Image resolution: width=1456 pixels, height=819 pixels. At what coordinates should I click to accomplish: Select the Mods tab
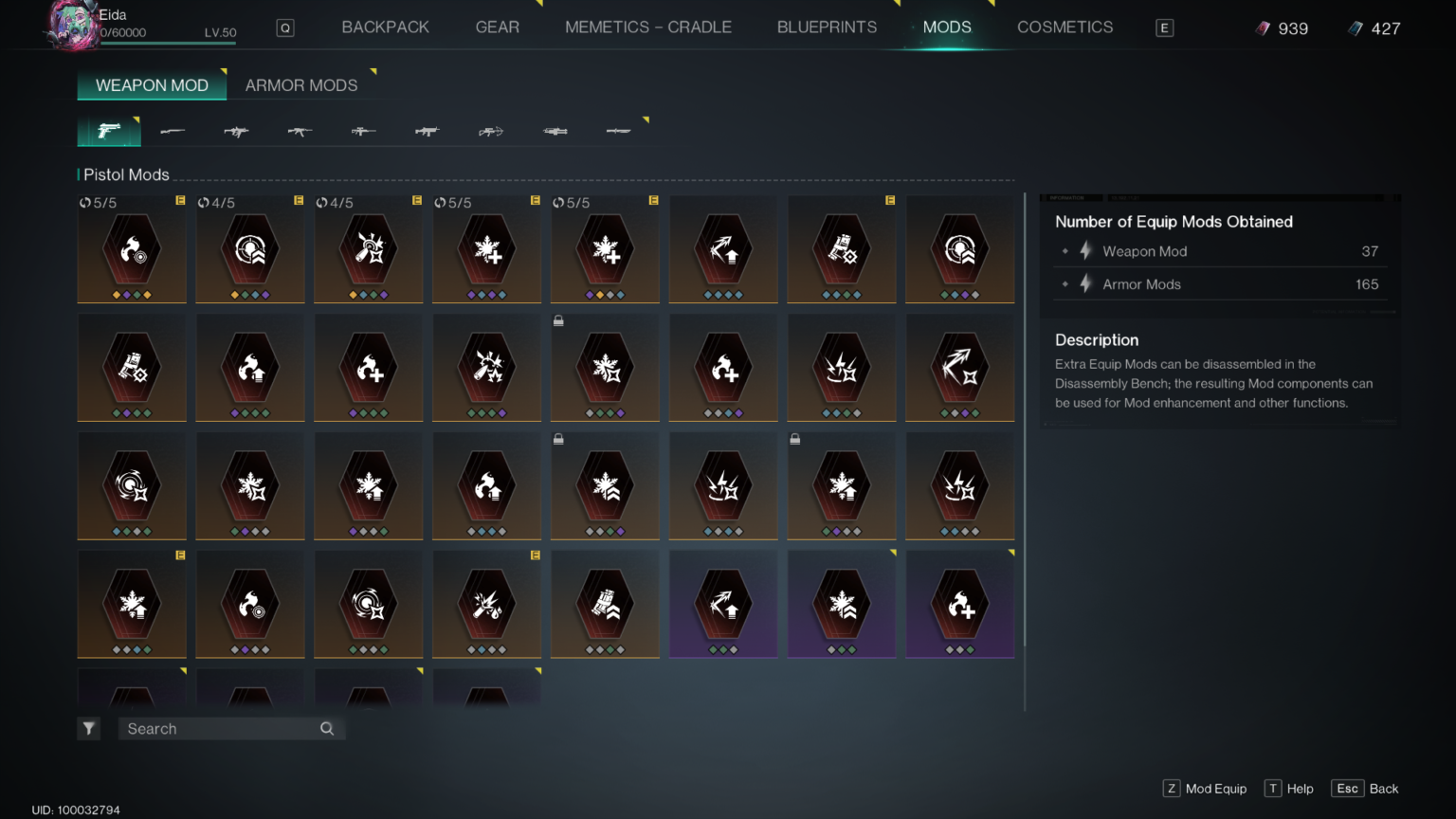click(947, 27)
